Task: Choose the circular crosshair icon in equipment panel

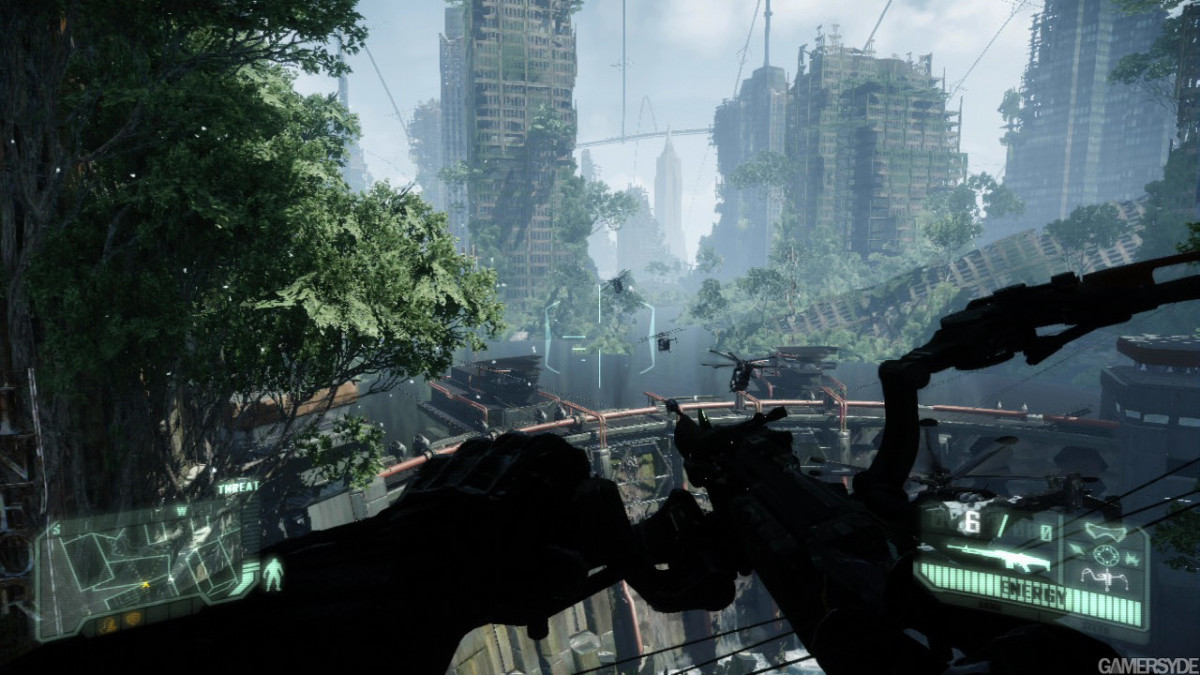Action: tap(1104, 554)
